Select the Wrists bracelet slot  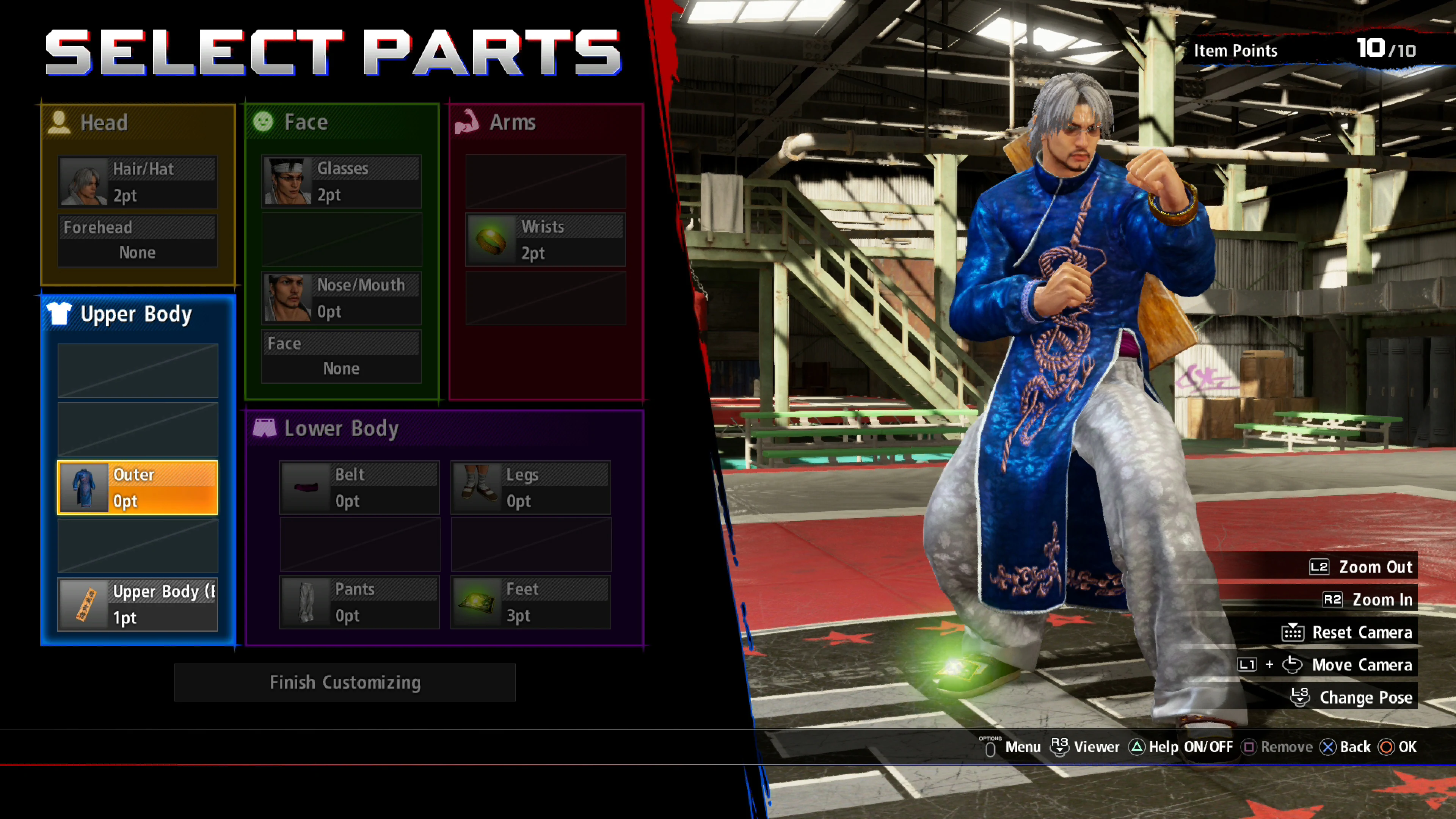pos(545,240)
